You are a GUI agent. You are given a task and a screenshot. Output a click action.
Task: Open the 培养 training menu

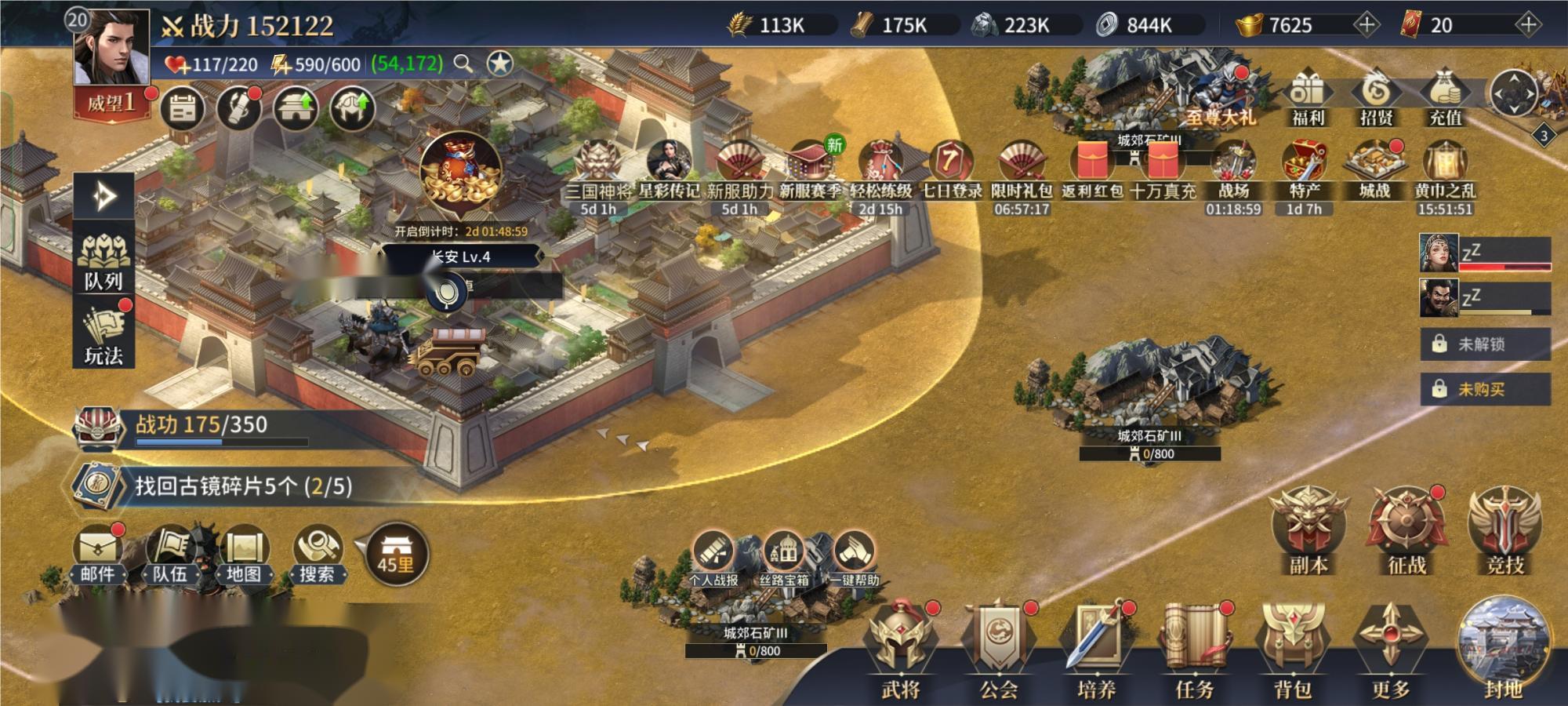1096,651
